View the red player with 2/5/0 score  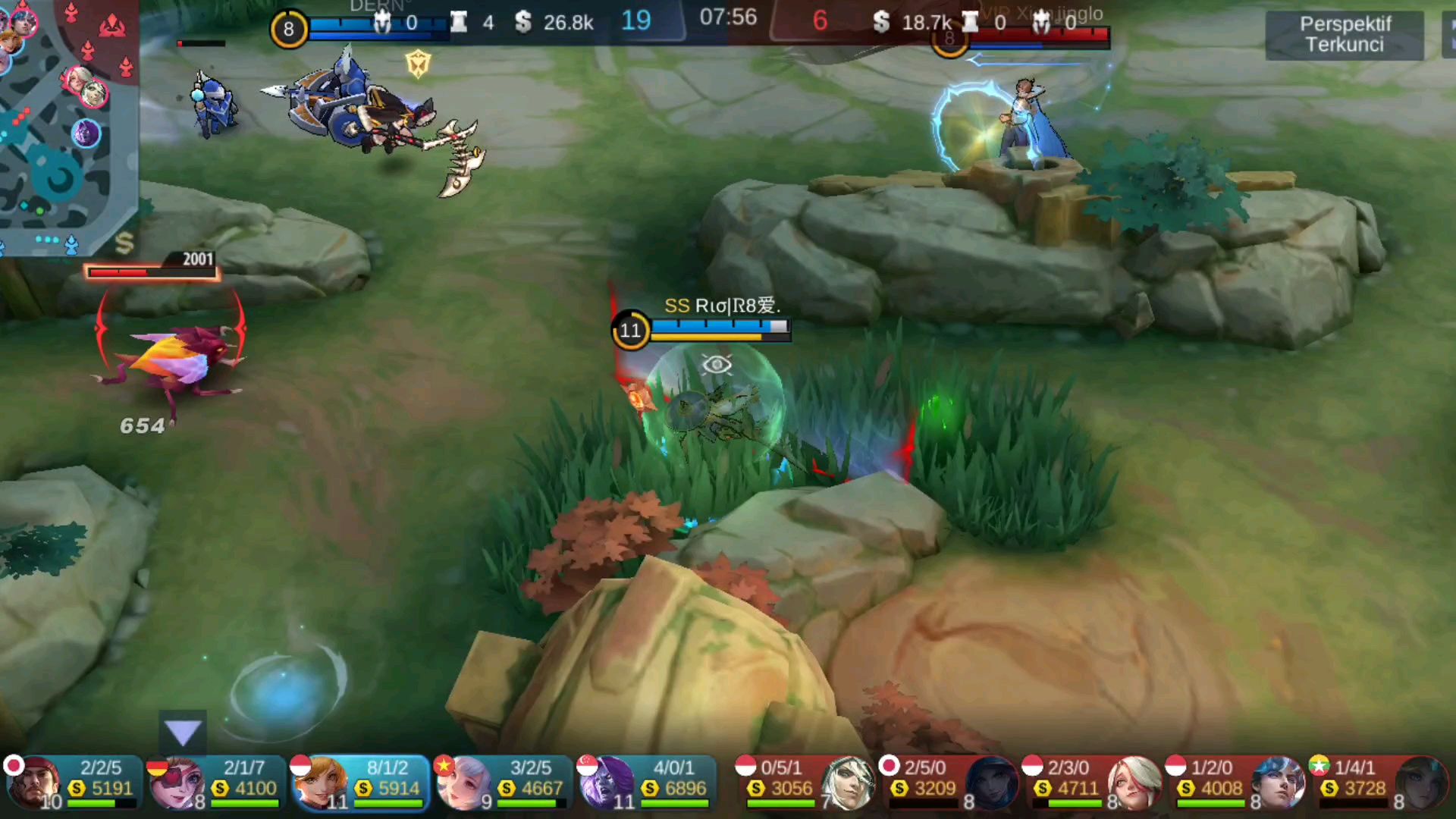(x=949, y=781)
